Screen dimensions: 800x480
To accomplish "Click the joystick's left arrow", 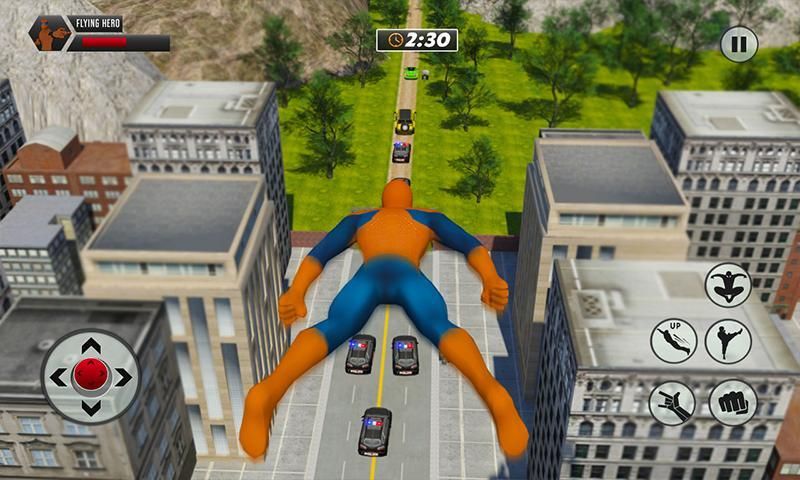I will pyautogui.click(x=60, y=377).
